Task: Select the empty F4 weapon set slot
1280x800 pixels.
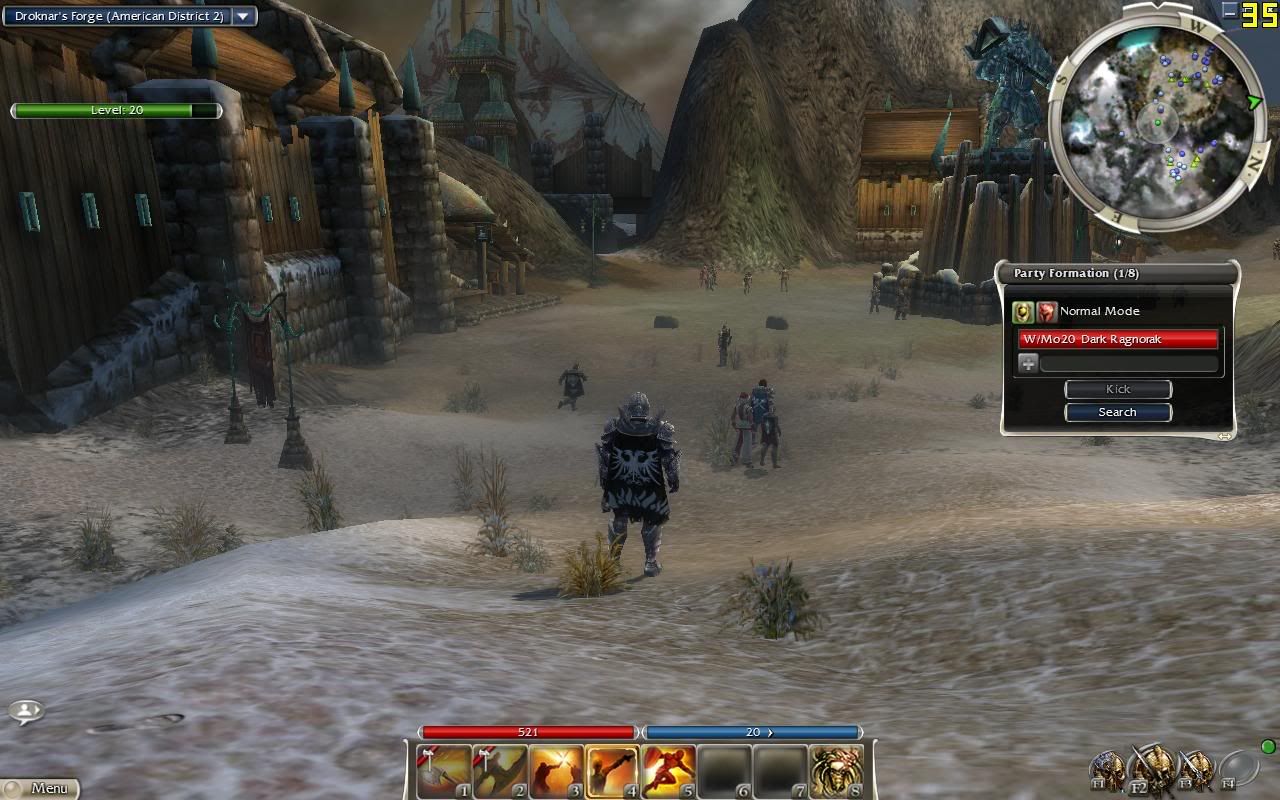Action: tap(1238, 769)
